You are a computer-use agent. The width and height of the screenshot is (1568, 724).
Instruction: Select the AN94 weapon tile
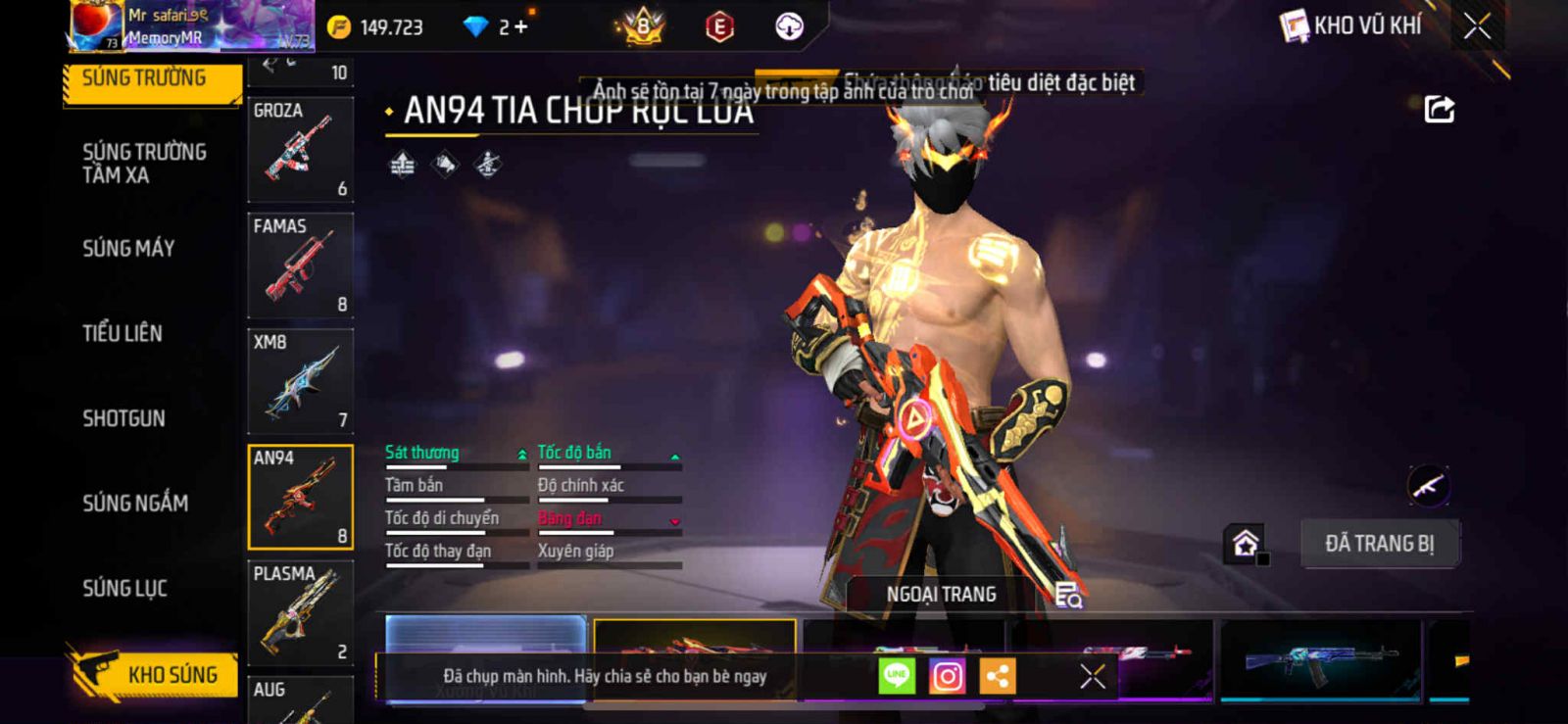[300, 498]
